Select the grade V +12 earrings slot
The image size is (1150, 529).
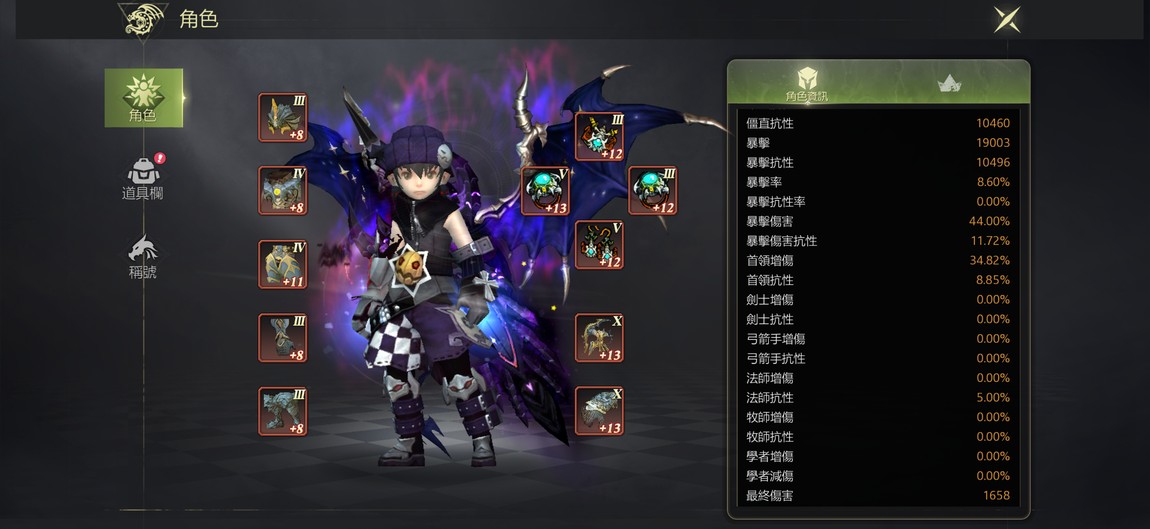(x=600, y=245)
